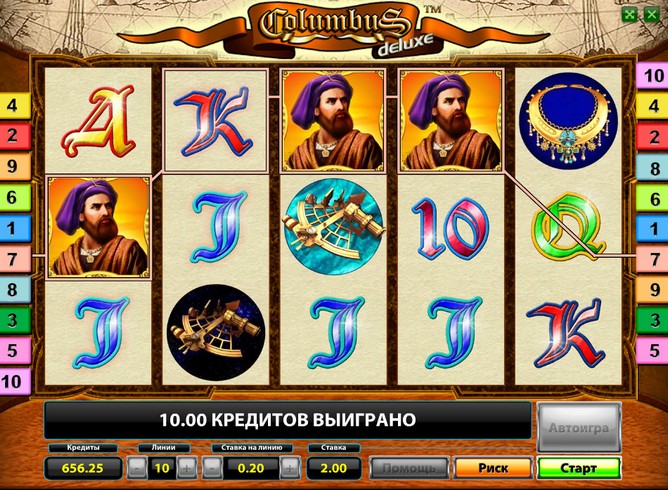
Task: Toggle fullscreen with the green arrows icon
Action: [x=627, y=15]
